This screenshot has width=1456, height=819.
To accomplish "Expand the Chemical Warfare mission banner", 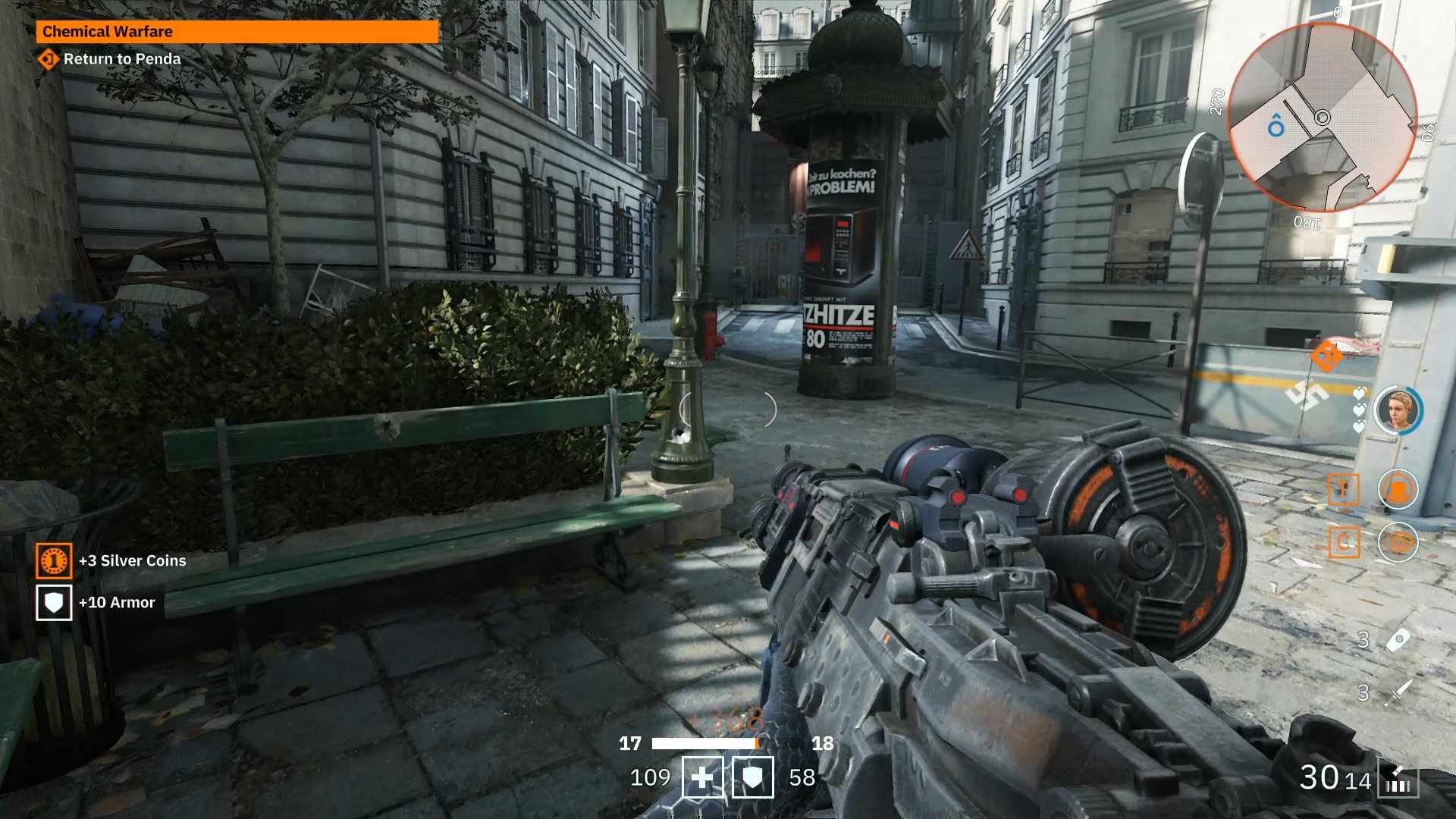I will 235,32.
